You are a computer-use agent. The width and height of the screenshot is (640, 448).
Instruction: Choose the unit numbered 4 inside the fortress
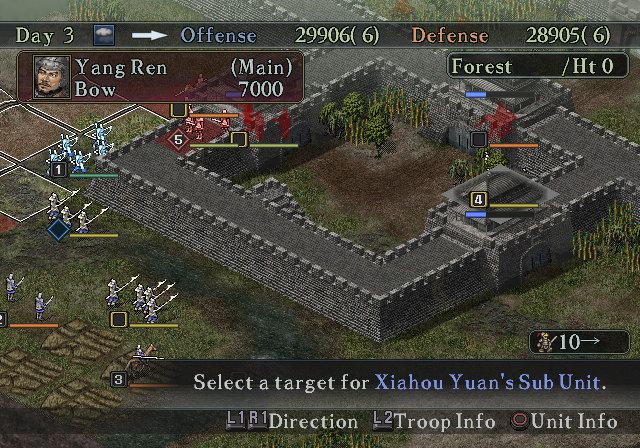click(x=478, y=200)
